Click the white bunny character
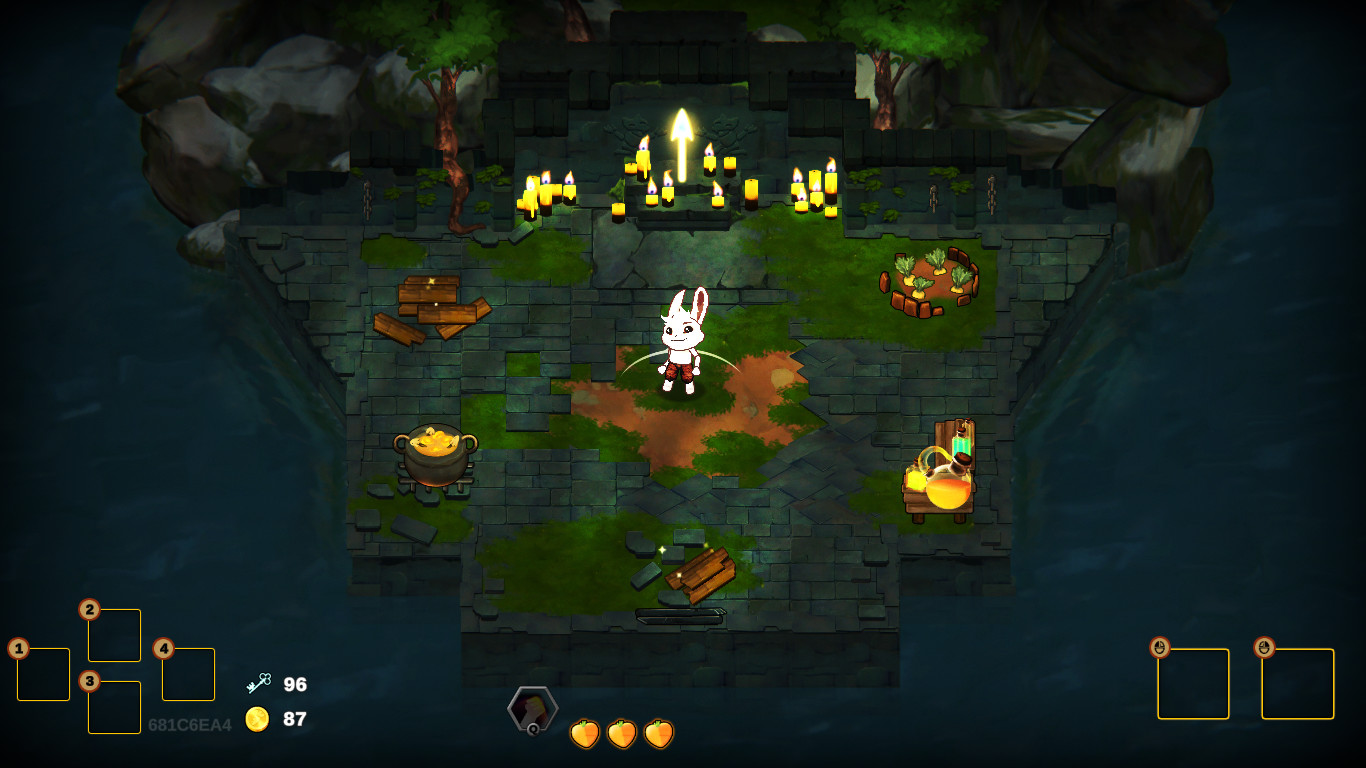Screen dimensions: 1366x768 click(683, 340)
